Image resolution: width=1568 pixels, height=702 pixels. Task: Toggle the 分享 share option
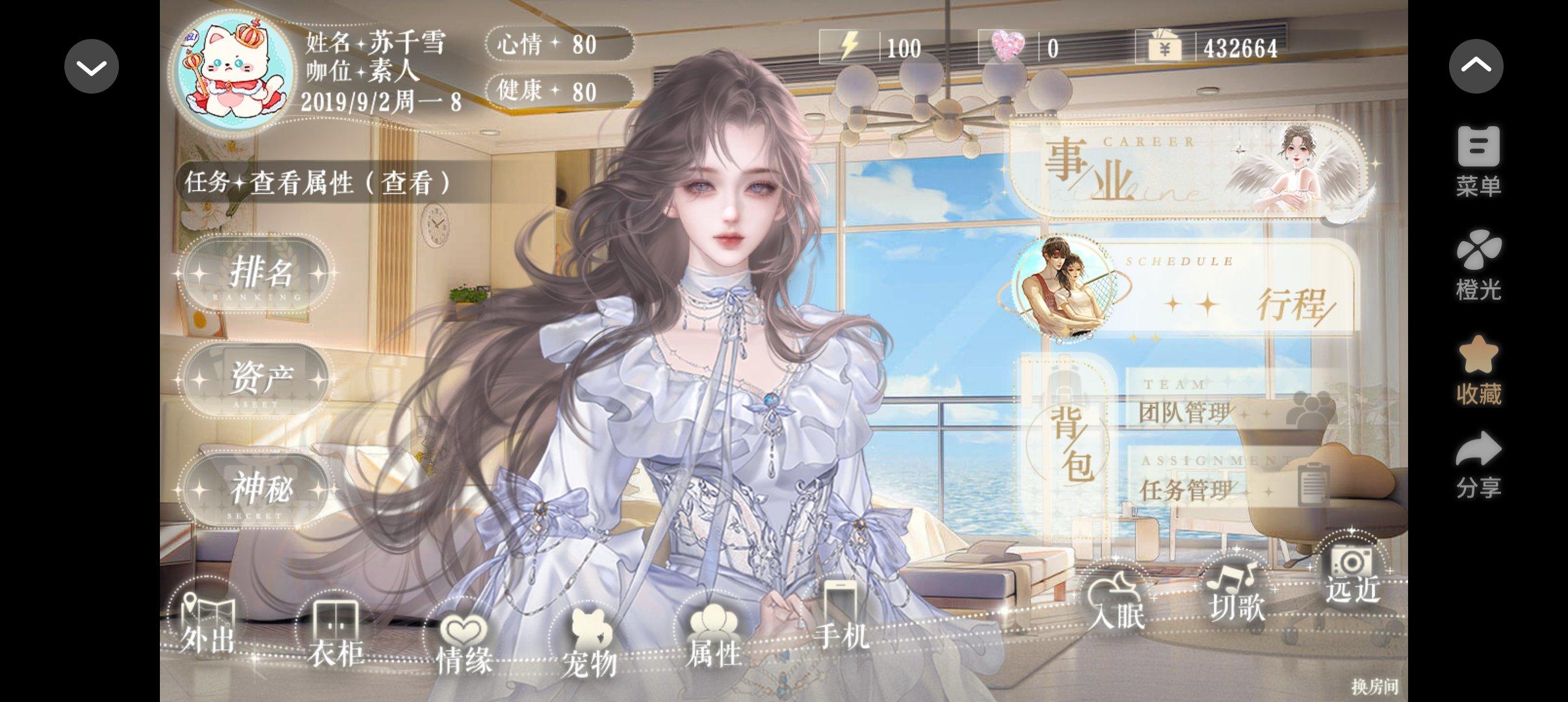point(1478,465)
